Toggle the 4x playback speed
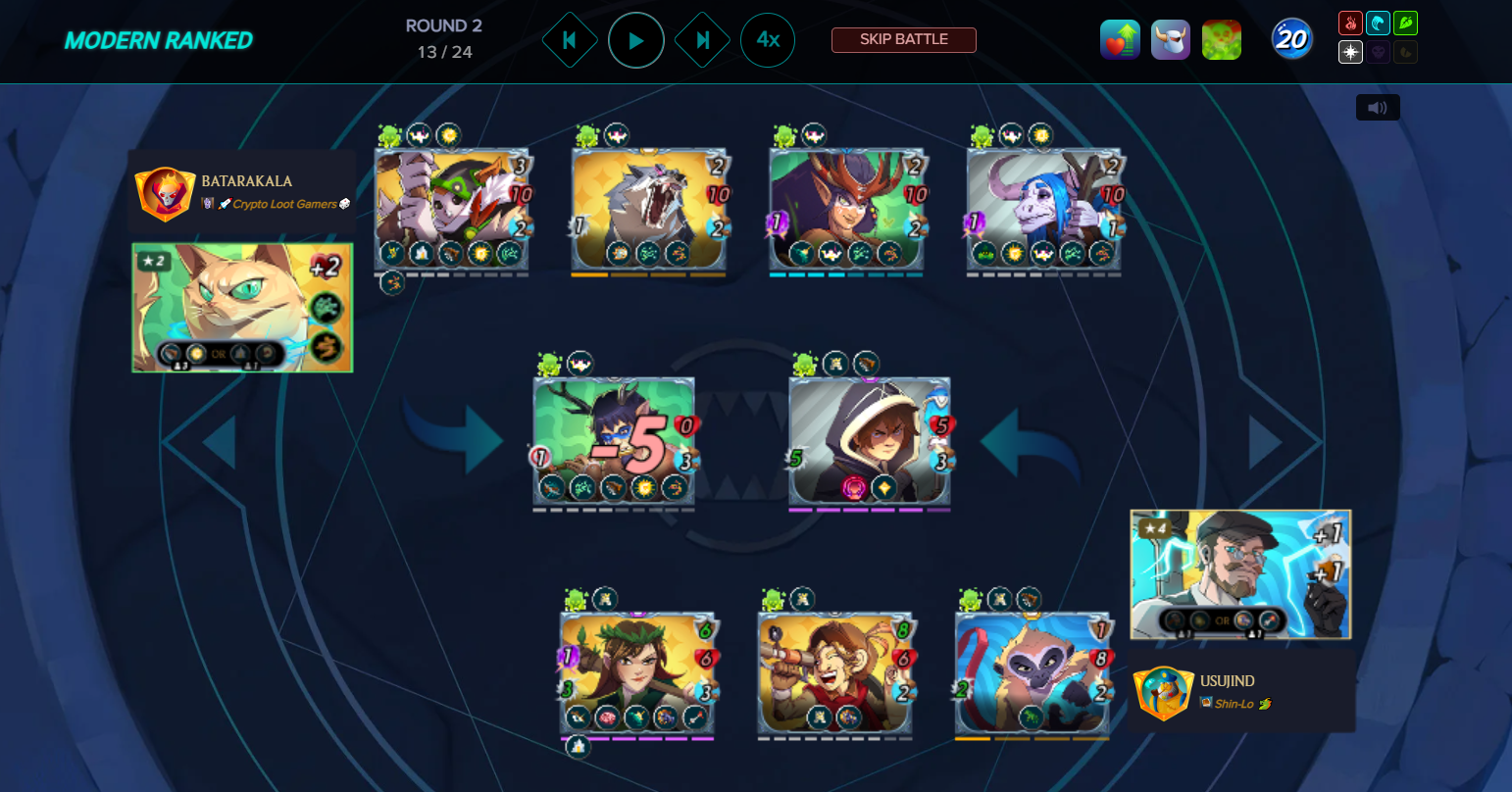Image resolution: width=1512 pixels, height=792 pixels. pyautogui.click(x=768, y=40)
